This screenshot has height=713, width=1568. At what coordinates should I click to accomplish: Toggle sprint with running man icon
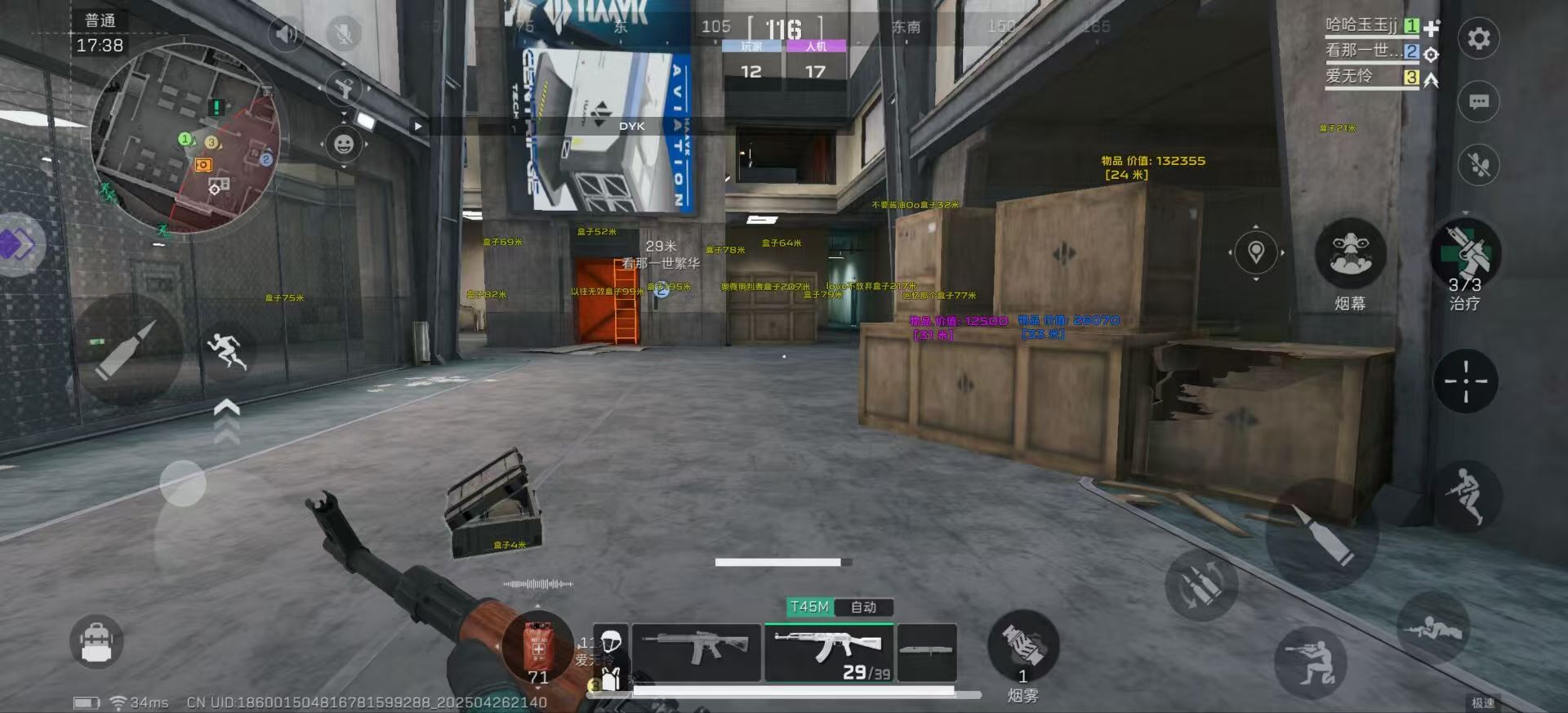click(x=227, y=351)
